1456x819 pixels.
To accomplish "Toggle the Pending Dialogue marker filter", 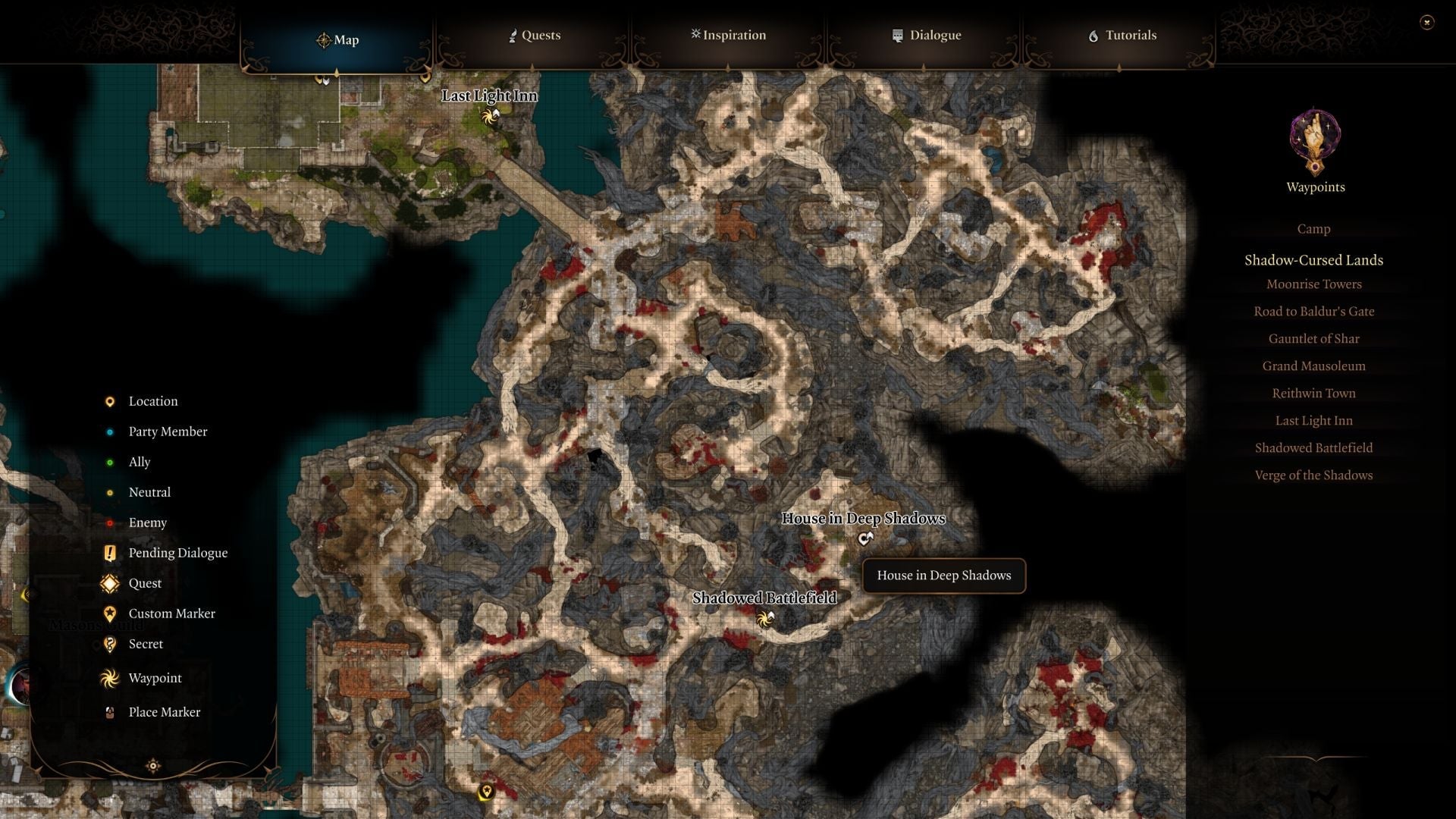I will tap(110, 553).
